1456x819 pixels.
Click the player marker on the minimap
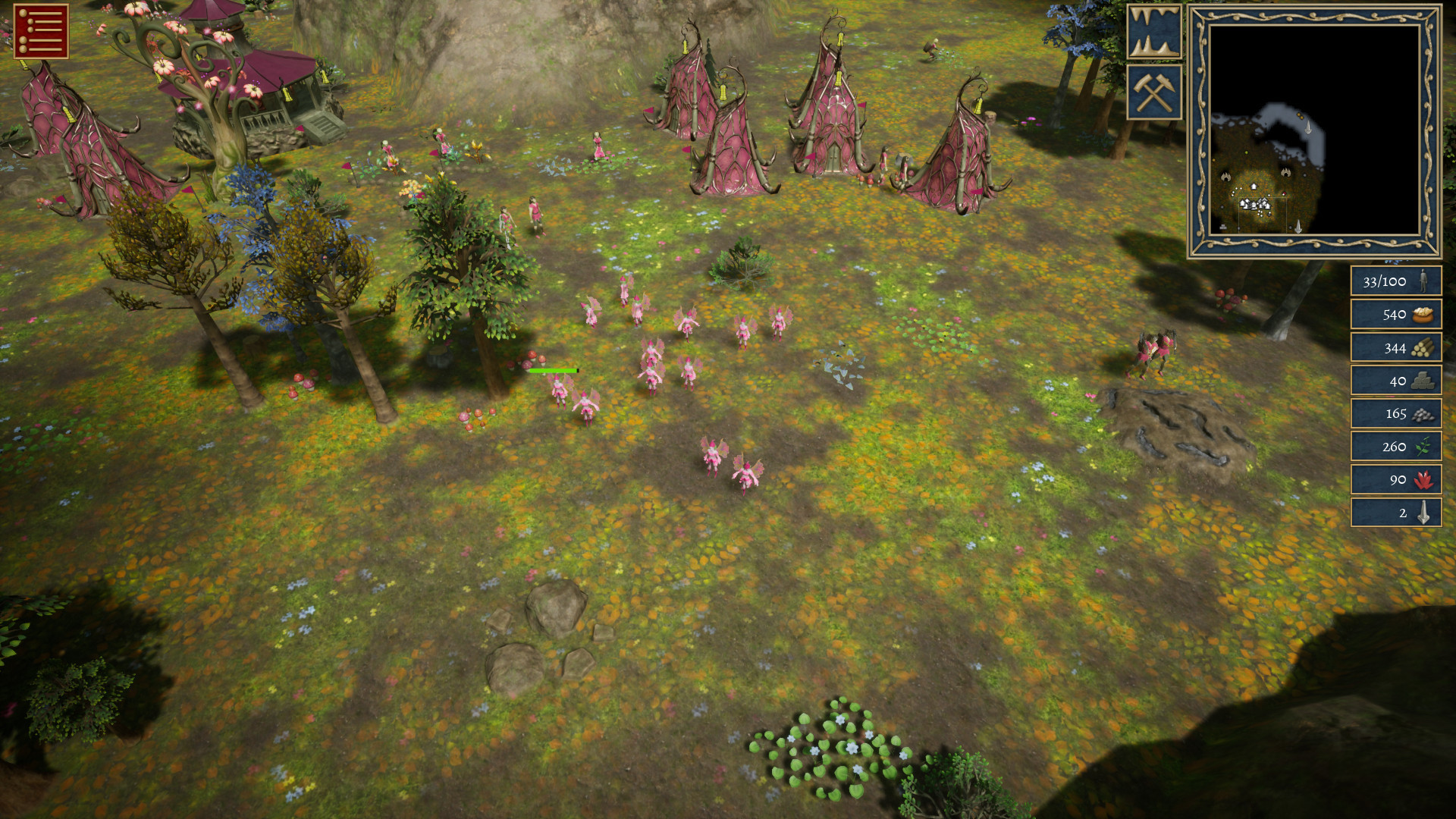(1284, 193)
